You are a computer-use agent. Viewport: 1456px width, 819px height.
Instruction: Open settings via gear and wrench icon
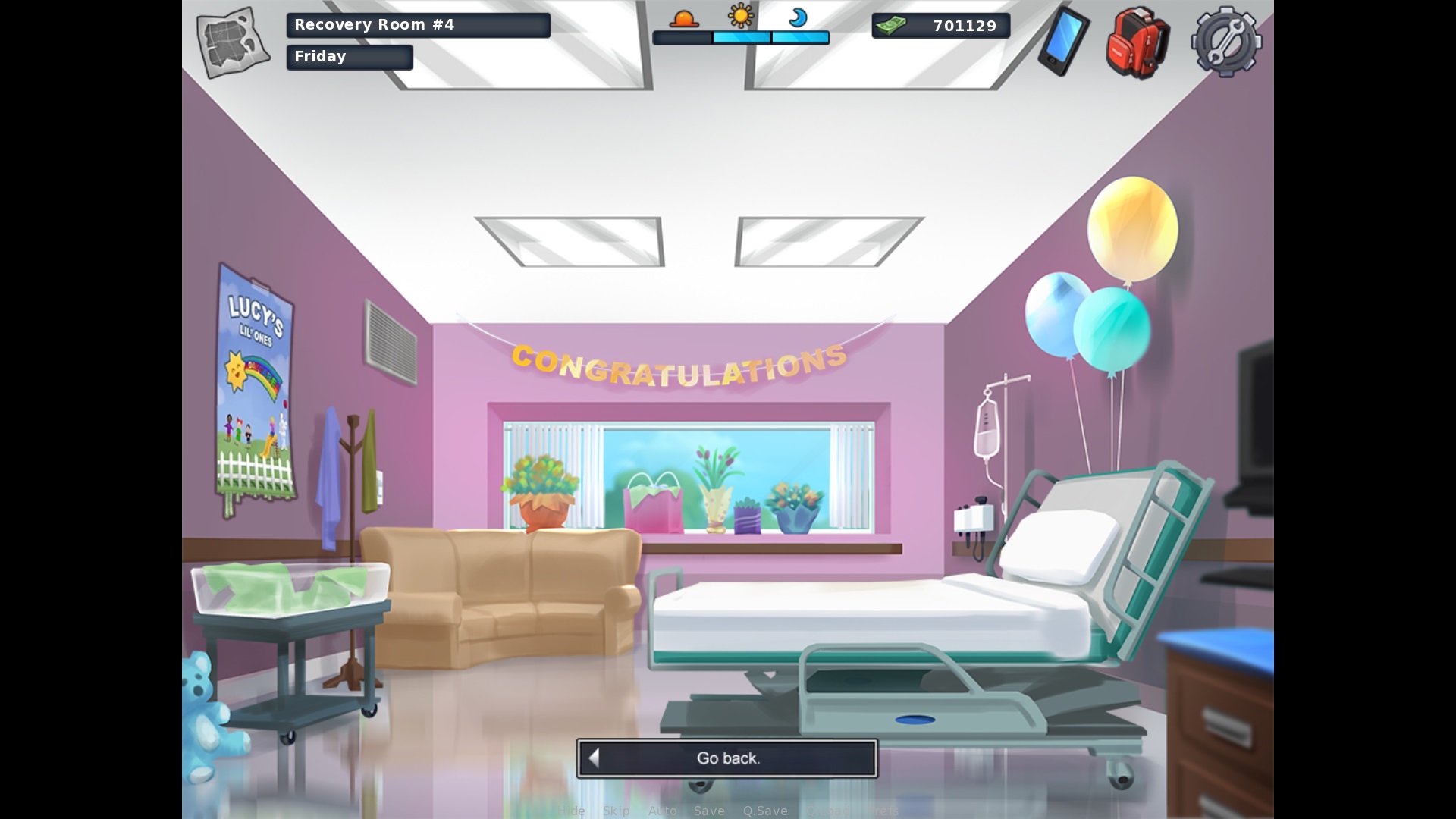click(x=1225, y=42)
